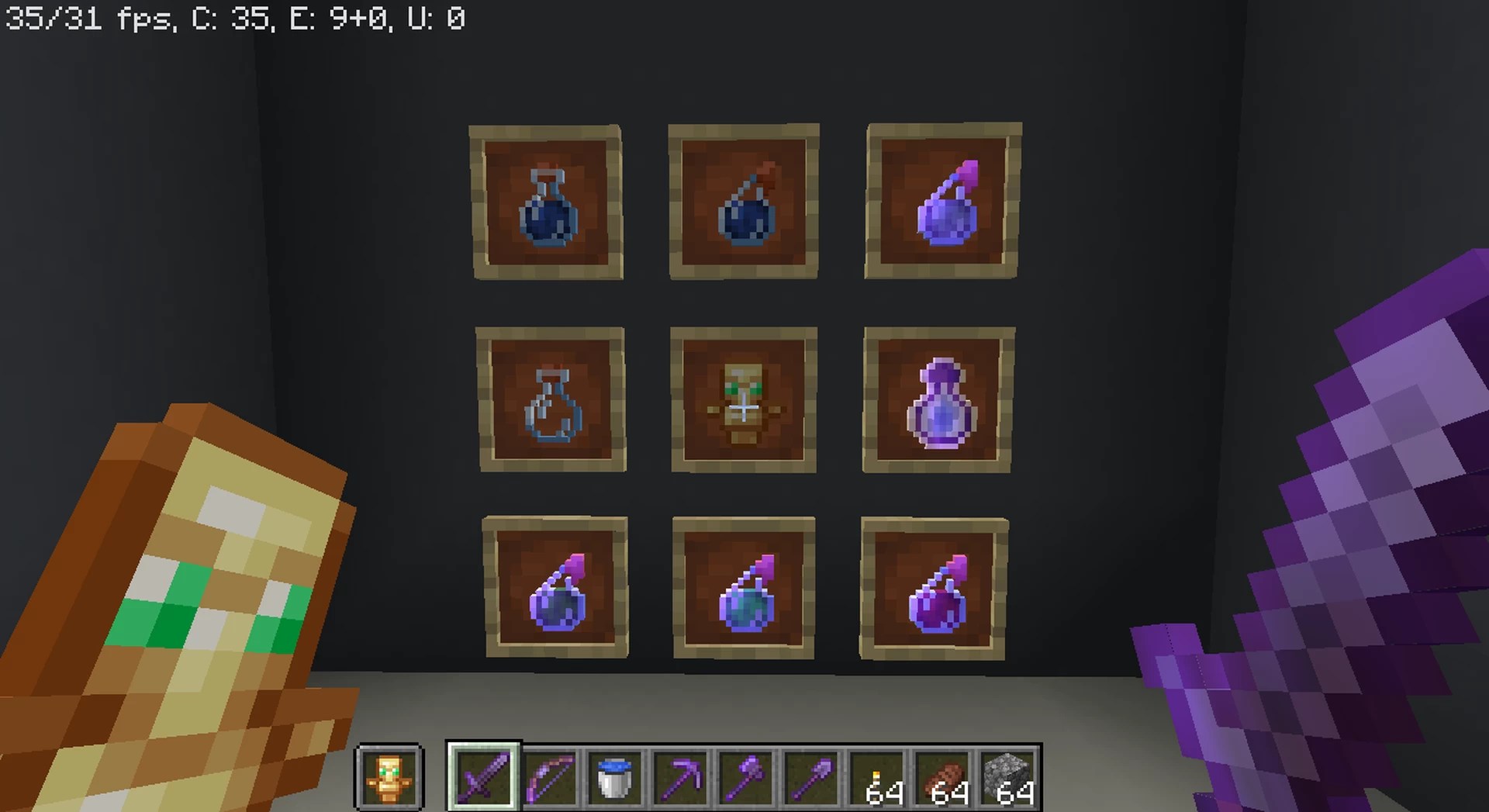Screen dimensions: 1489x812
Task: Select the stack of 64 torches
Action: (876, 779)
